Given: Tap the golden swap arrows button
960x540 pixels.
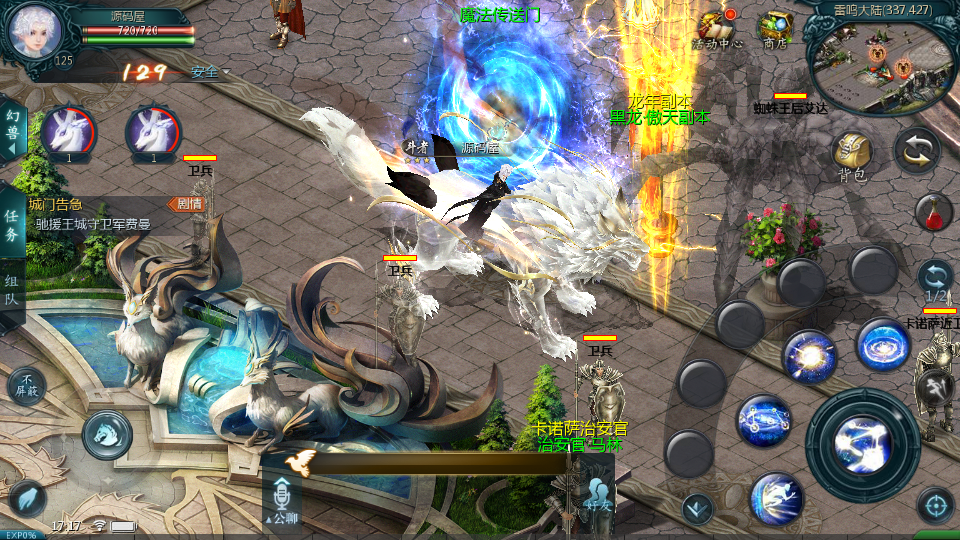Looking at the screenshot, I should coord(916,150).
